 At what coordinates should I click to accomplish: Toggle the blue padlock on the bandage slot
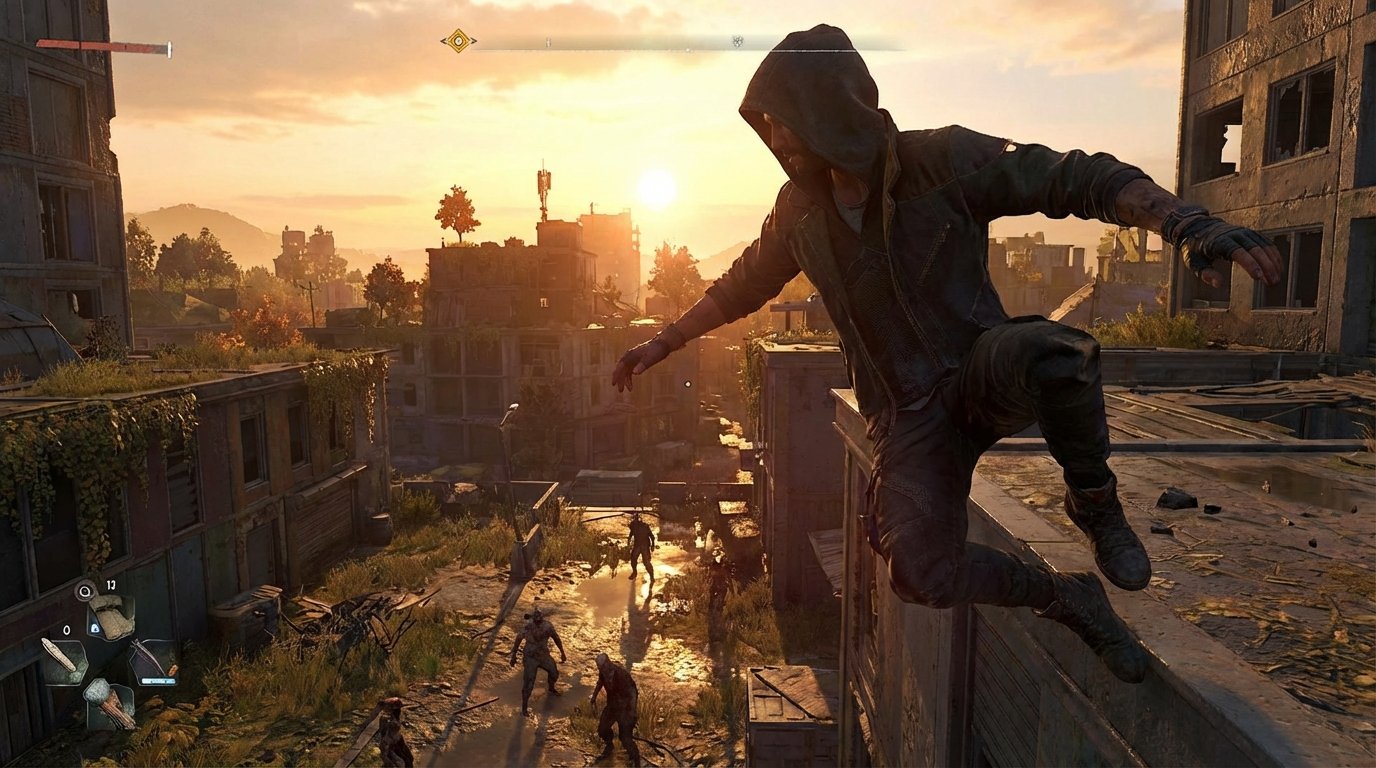(x=95, y=628)
